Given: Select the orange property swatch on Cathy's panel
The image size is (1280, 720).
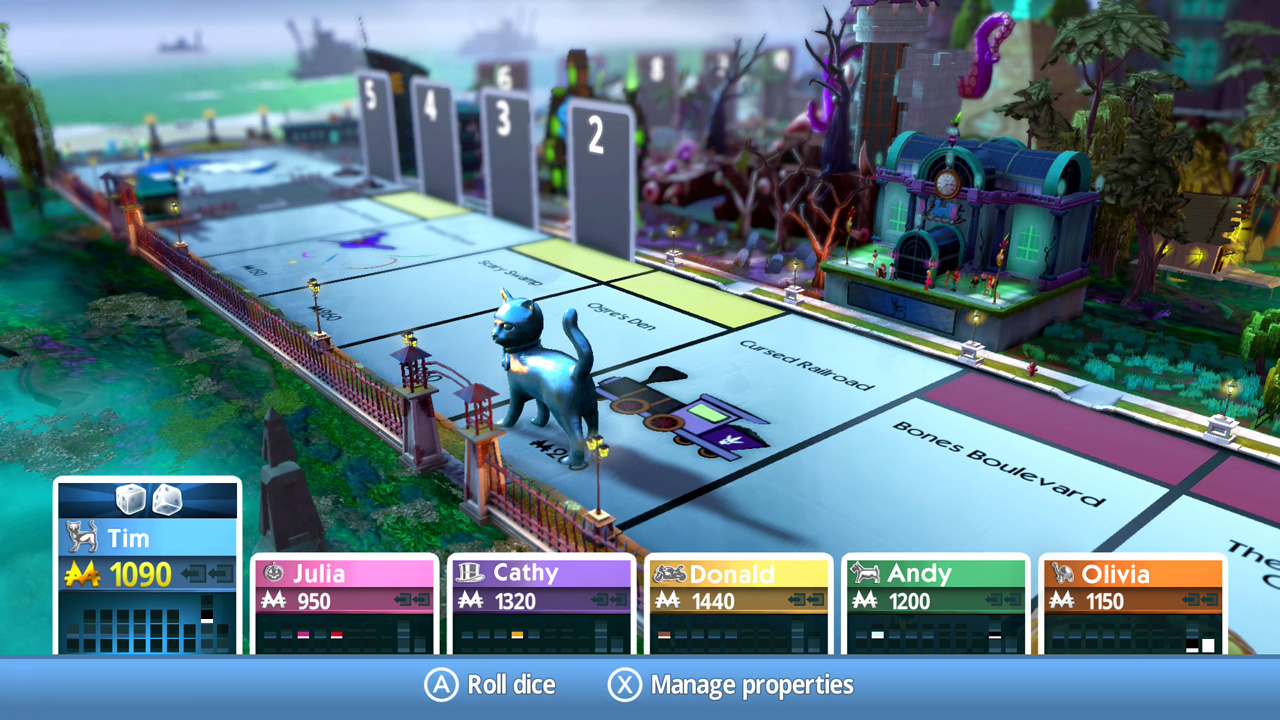Looking at the screenshot, I should pyautogui.click(x=517, y=634).
